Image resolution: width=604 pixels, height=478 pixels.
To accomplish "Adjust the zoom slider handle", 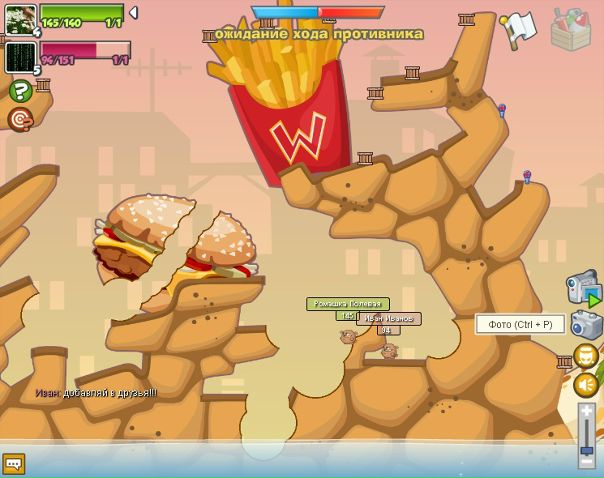I will click(587, 449).
